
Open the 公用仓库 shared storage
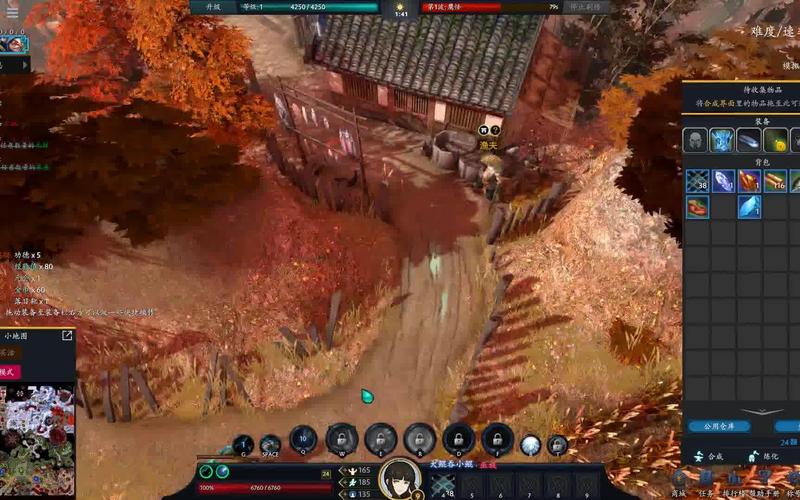[x=718, y=426]
